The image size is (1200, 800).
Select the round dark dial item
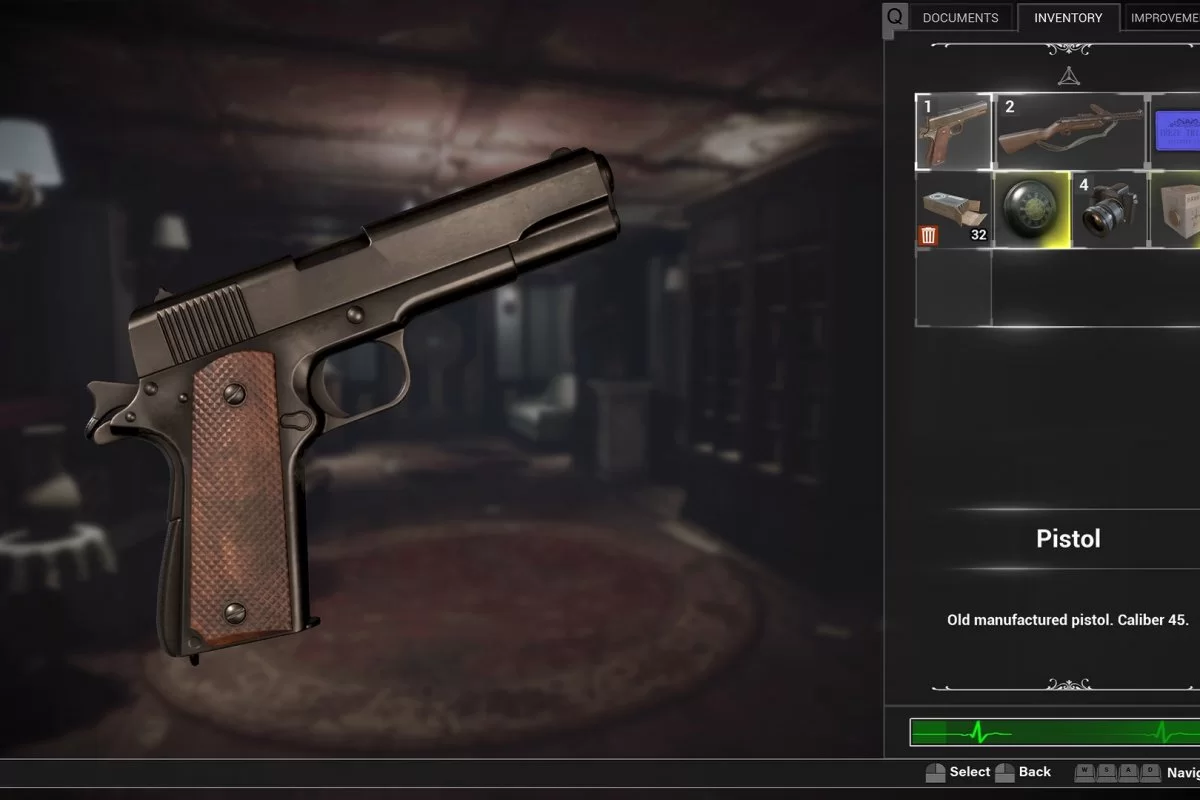coord(1032,209)
